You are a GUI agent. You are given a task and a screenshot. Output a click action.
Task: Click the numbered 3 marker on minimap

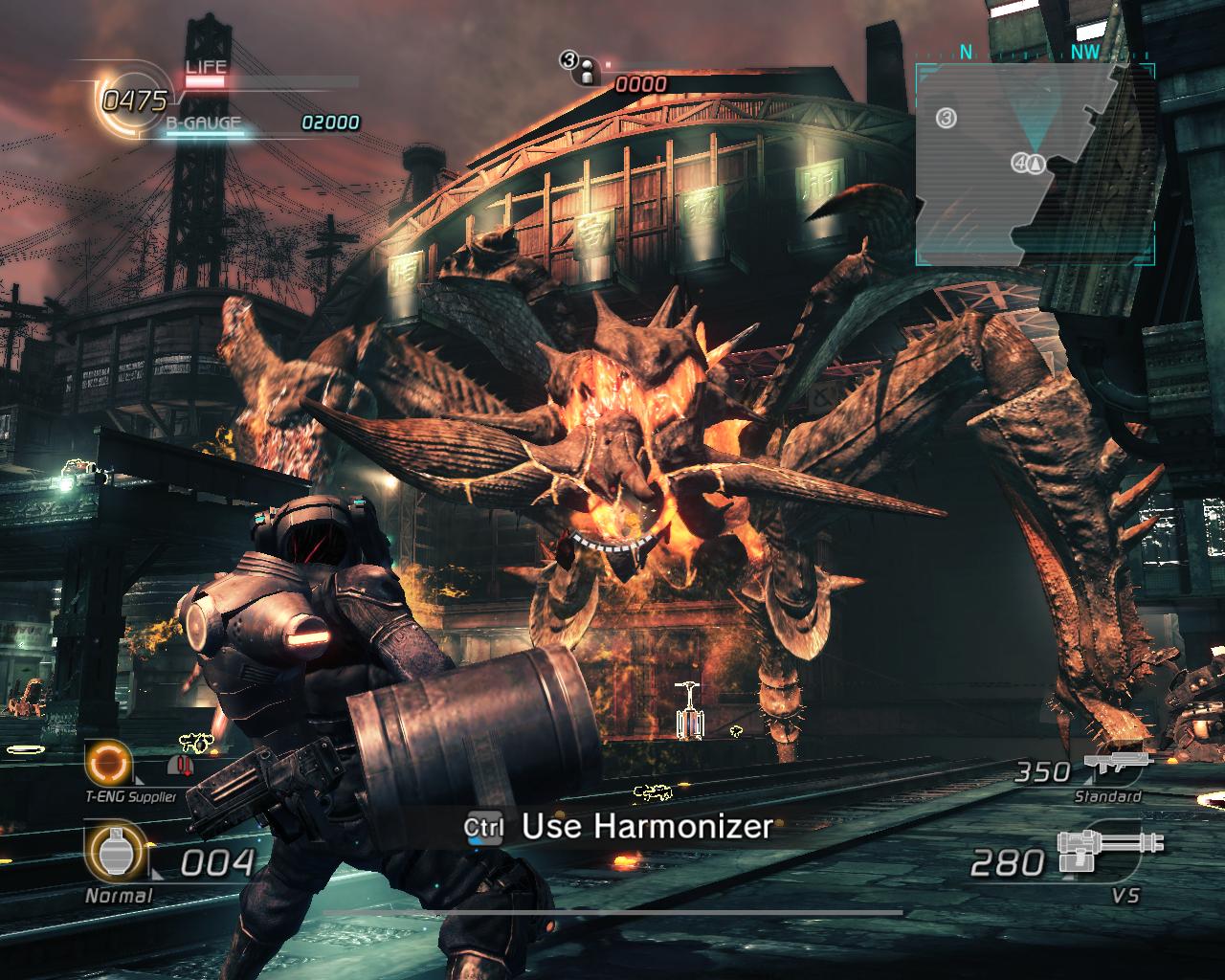pyautogui.click(x=946, y=118)
